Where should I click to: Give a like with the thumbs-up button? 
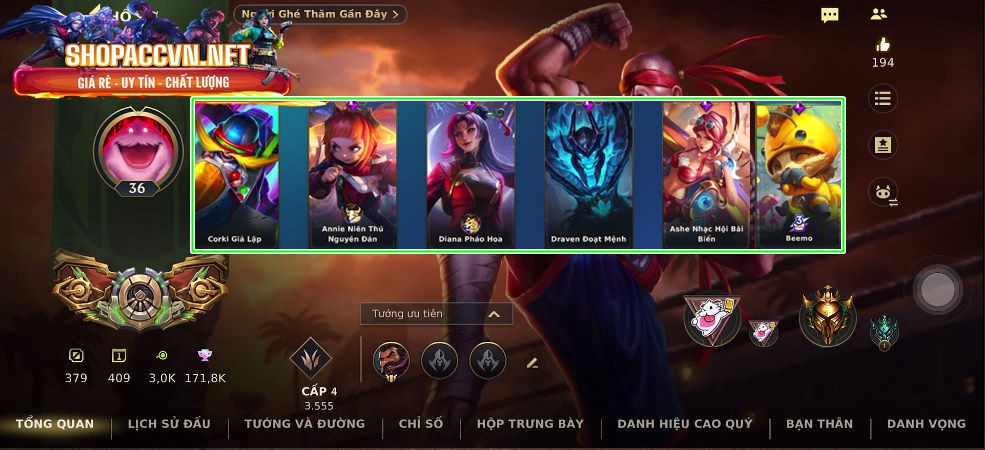[x=882, y=45]
